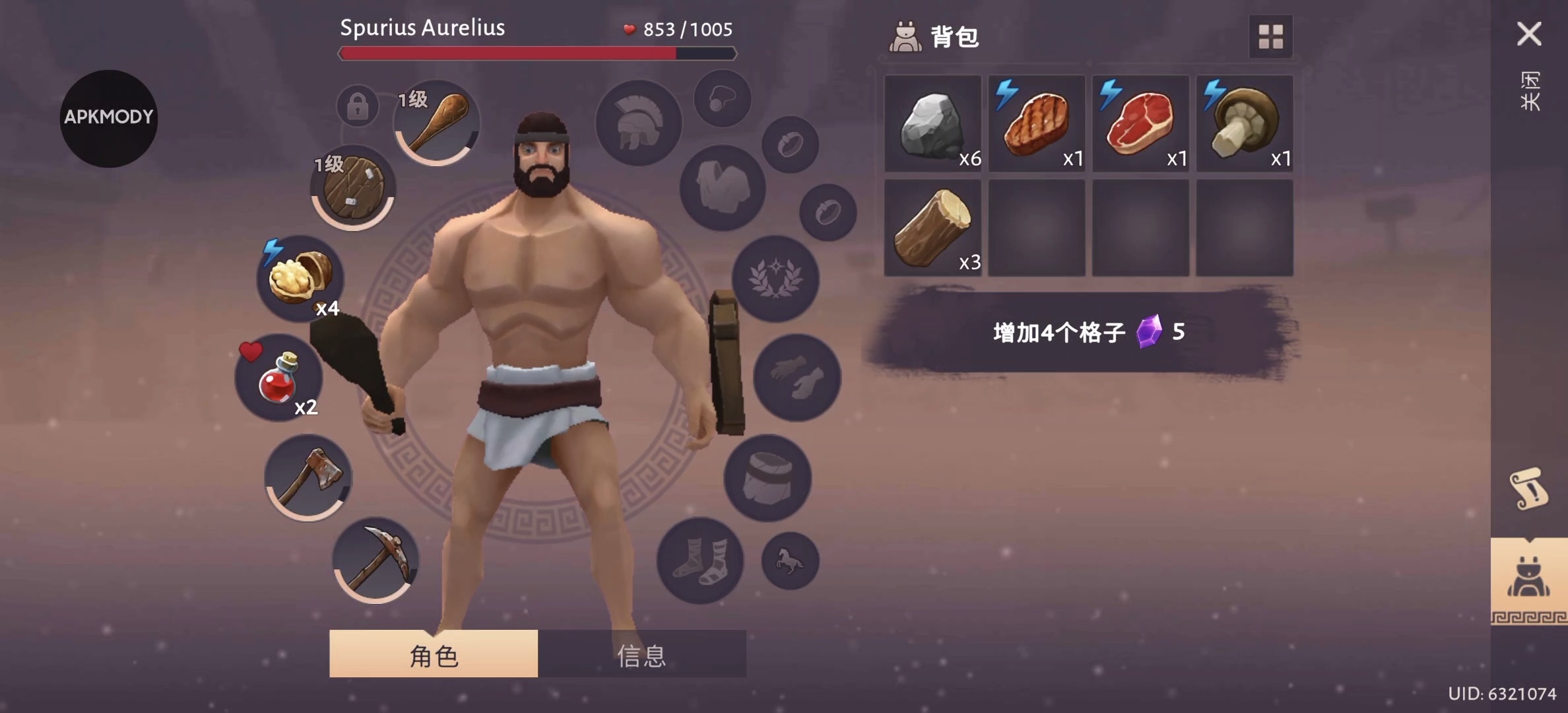Toggle the backpack grid sort button
The height and width of the screenshot is (713, 1568).
click(x=1270, y=37)
